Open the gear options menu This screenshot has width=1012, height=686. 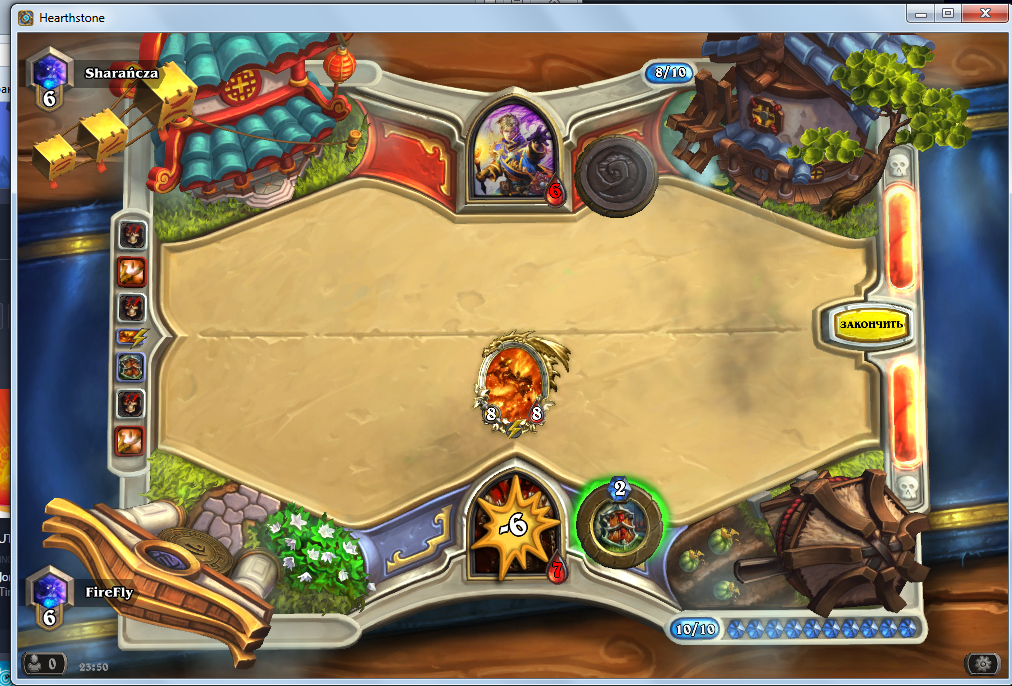coord(982,663)
